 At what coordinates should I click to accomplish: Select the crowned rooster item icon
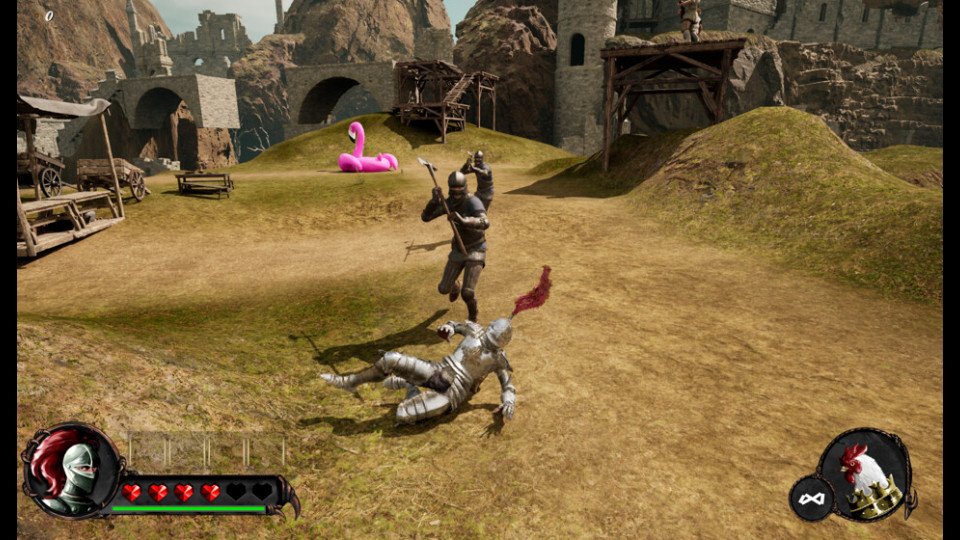coord(866,476)
